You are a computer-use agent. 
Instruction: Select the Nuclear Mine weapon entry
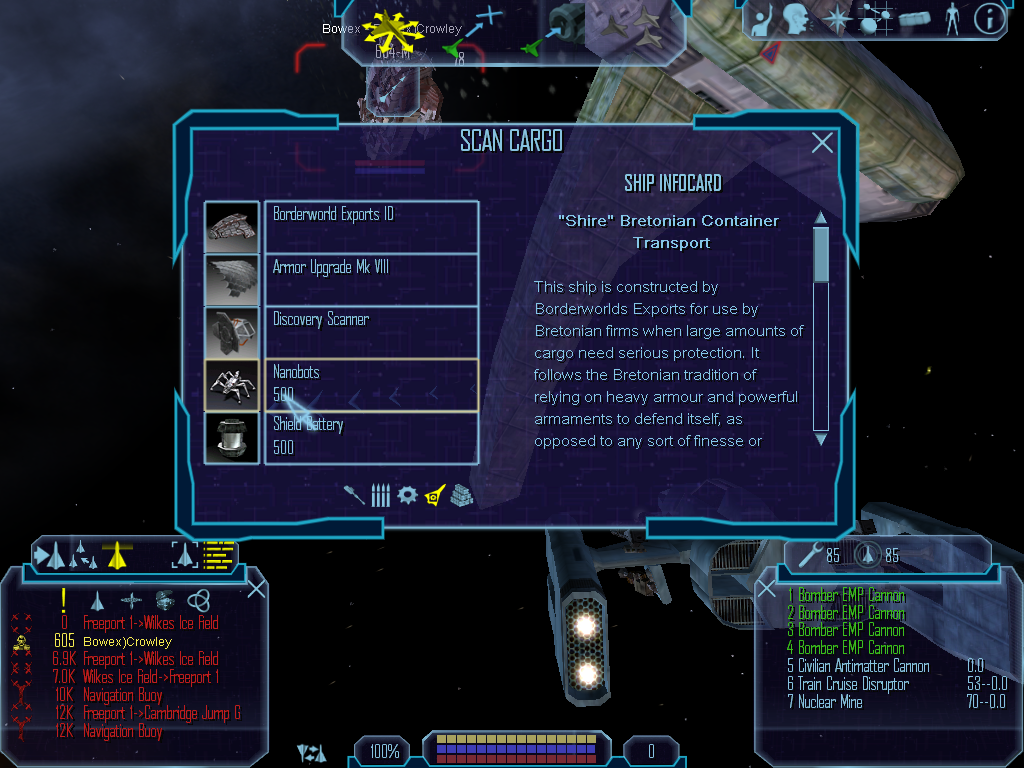click(x=830, y=702)
